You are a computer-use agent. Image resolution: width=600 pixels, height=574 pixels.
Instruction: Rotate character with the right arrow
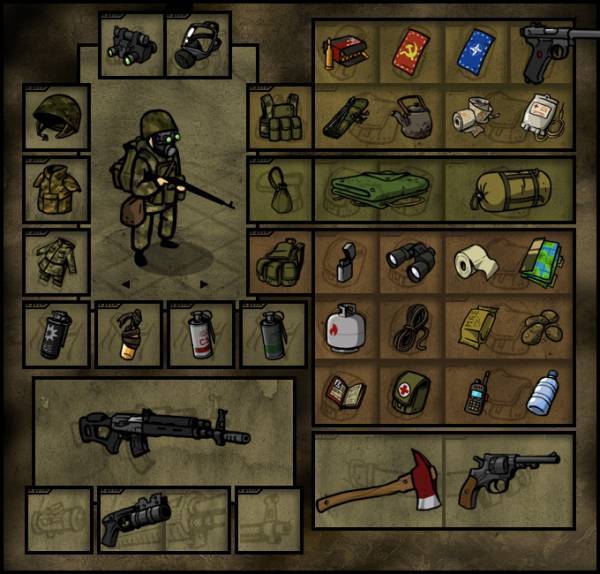tap(204, 284)
